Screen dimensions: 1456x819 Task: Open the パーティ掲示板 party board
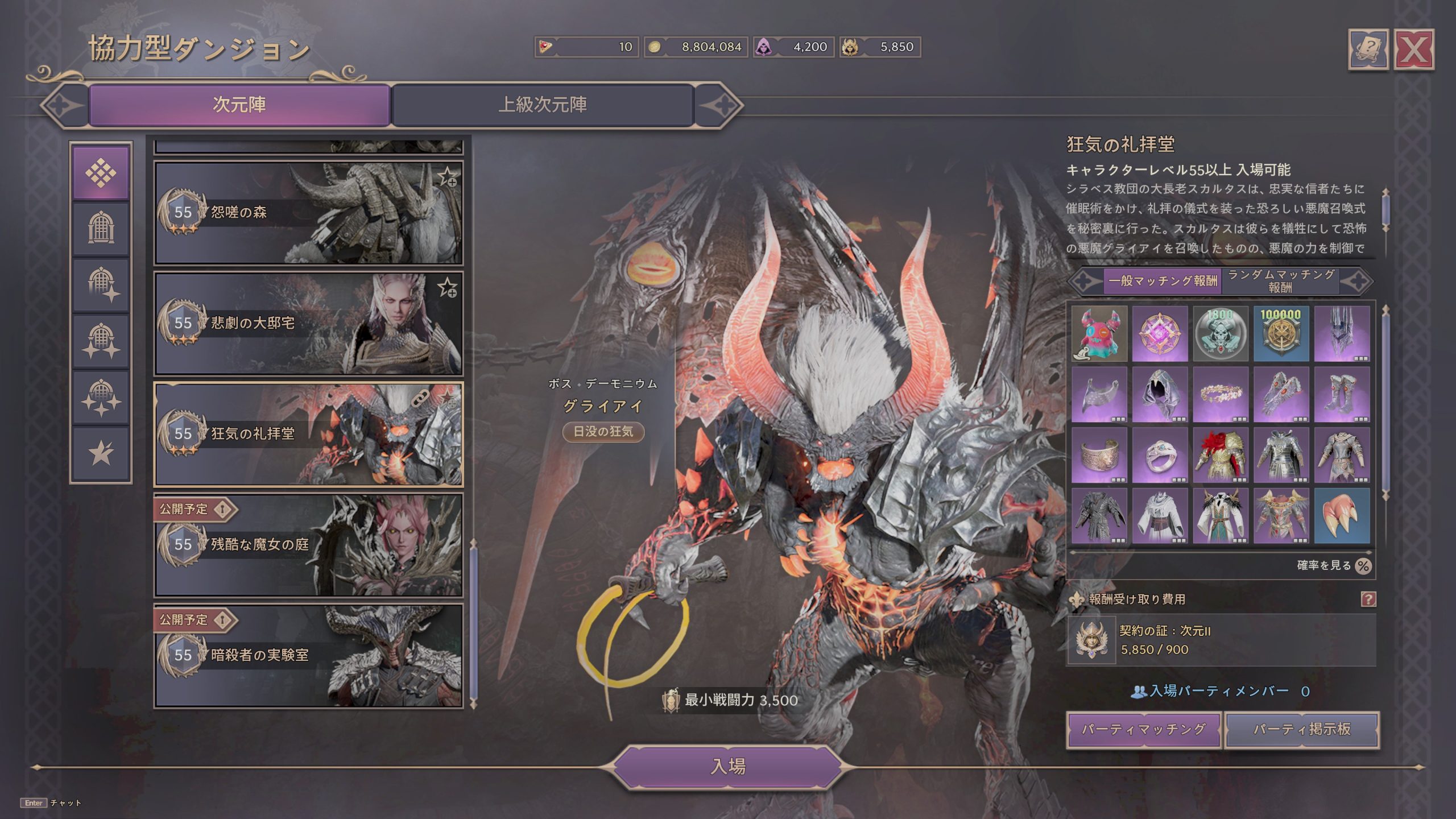(1302, 729)
